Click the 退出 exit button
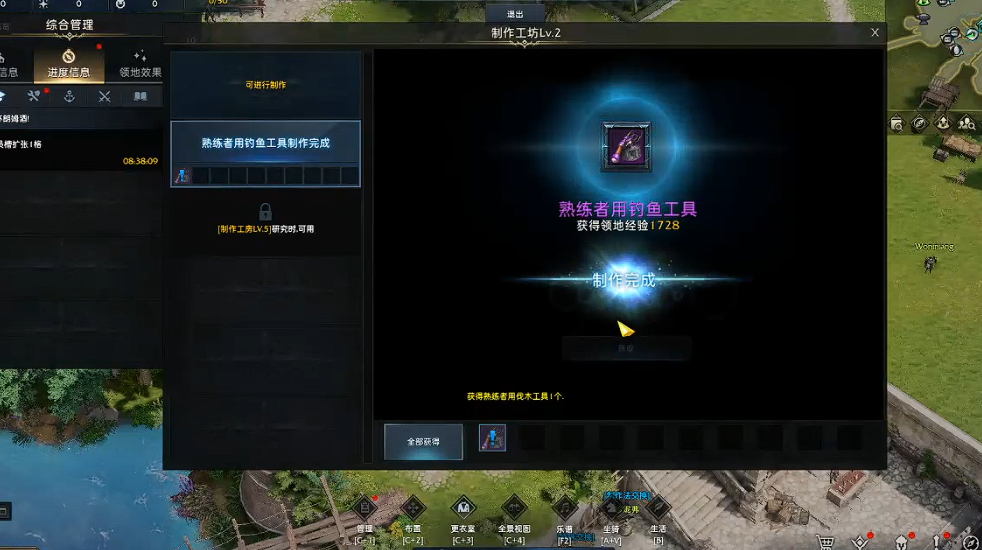Image resolution: width=982 pixels, height=550 pixels. 515,14
